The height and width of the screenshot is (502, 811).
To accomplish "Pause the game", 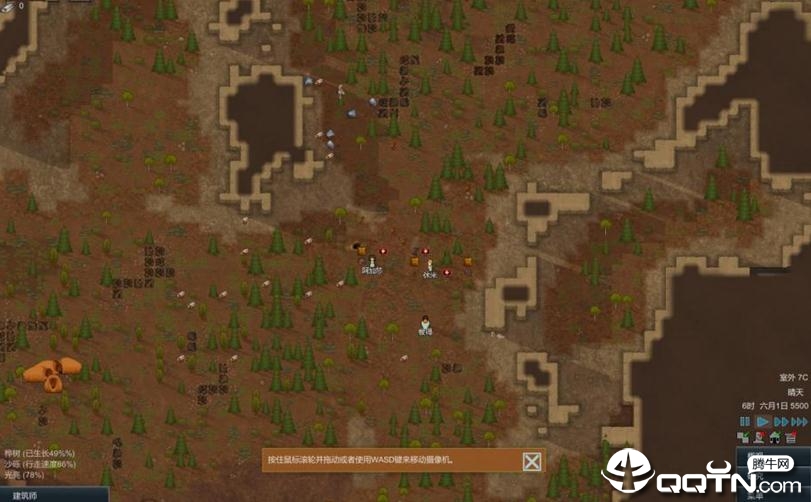I will click(x=745, y=422).
